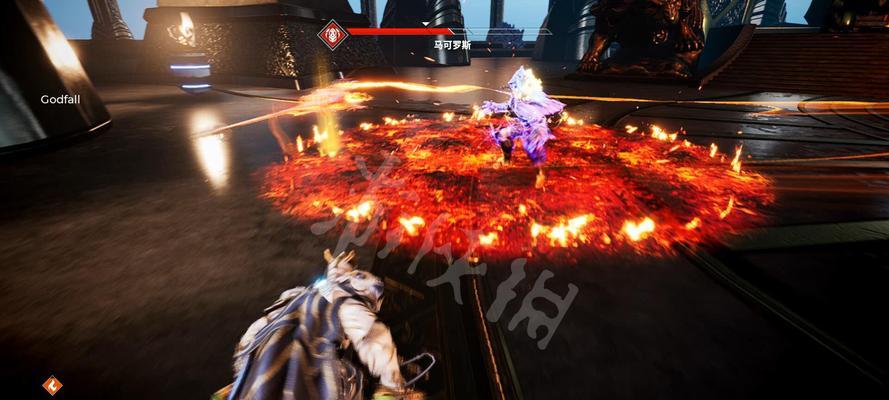
Task: Select the orange diamond ability icon
Action: (x=52, y=384)
